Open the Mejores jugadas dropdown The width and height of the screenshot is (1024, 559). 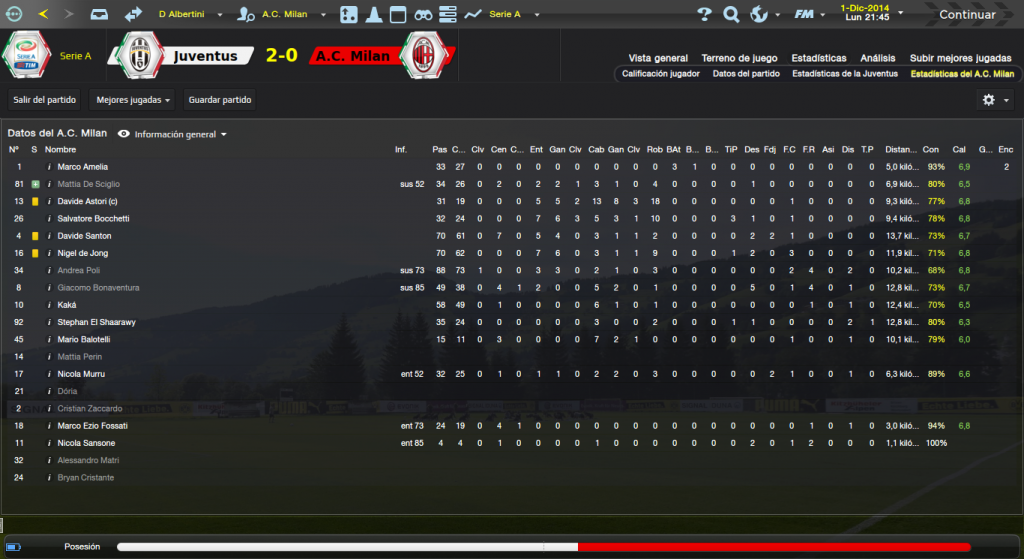pyautogui.click(x=131, y=100)
